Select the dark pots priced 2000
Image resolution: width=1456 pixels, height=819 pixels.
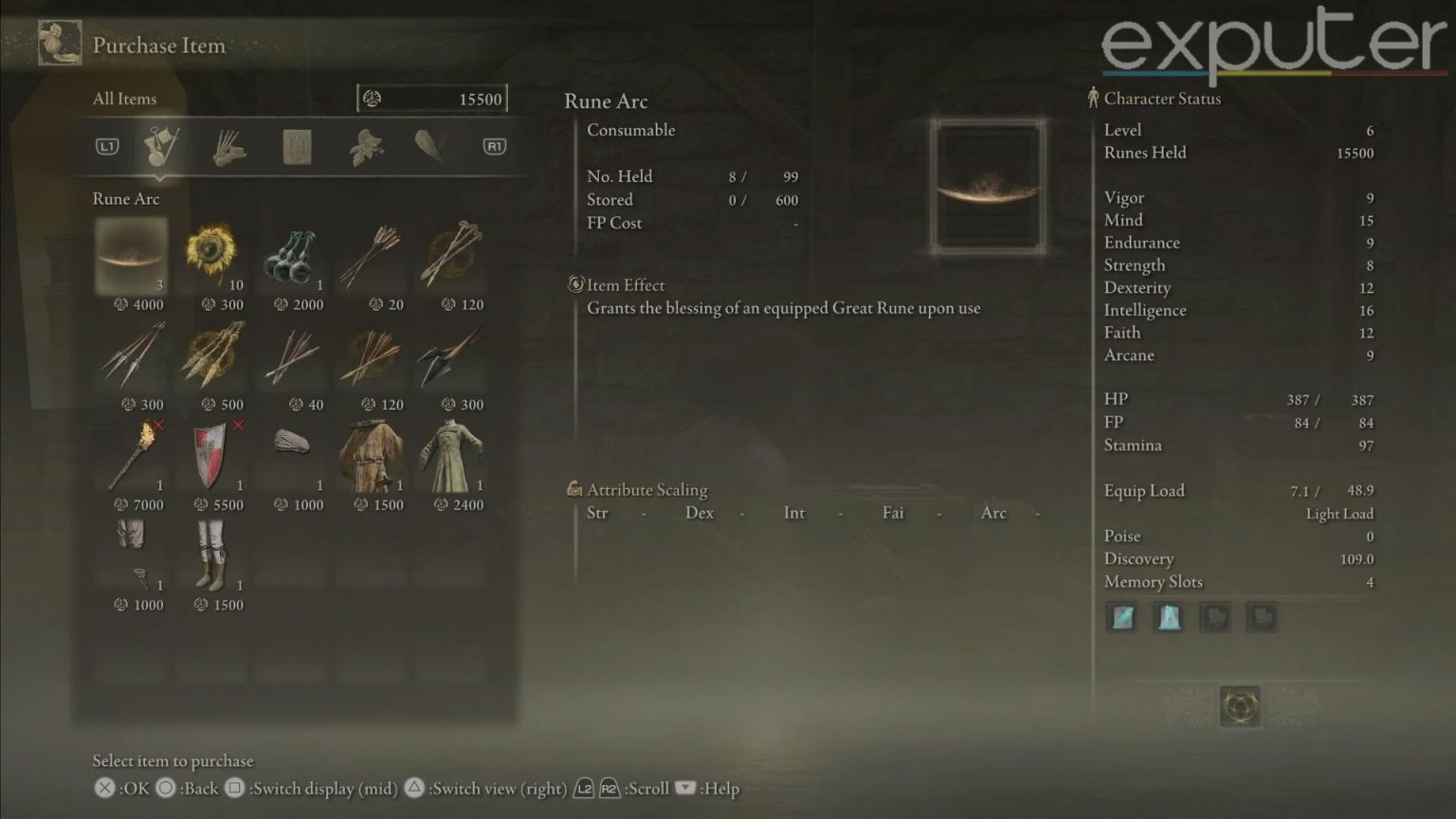(x=291, y=256)
